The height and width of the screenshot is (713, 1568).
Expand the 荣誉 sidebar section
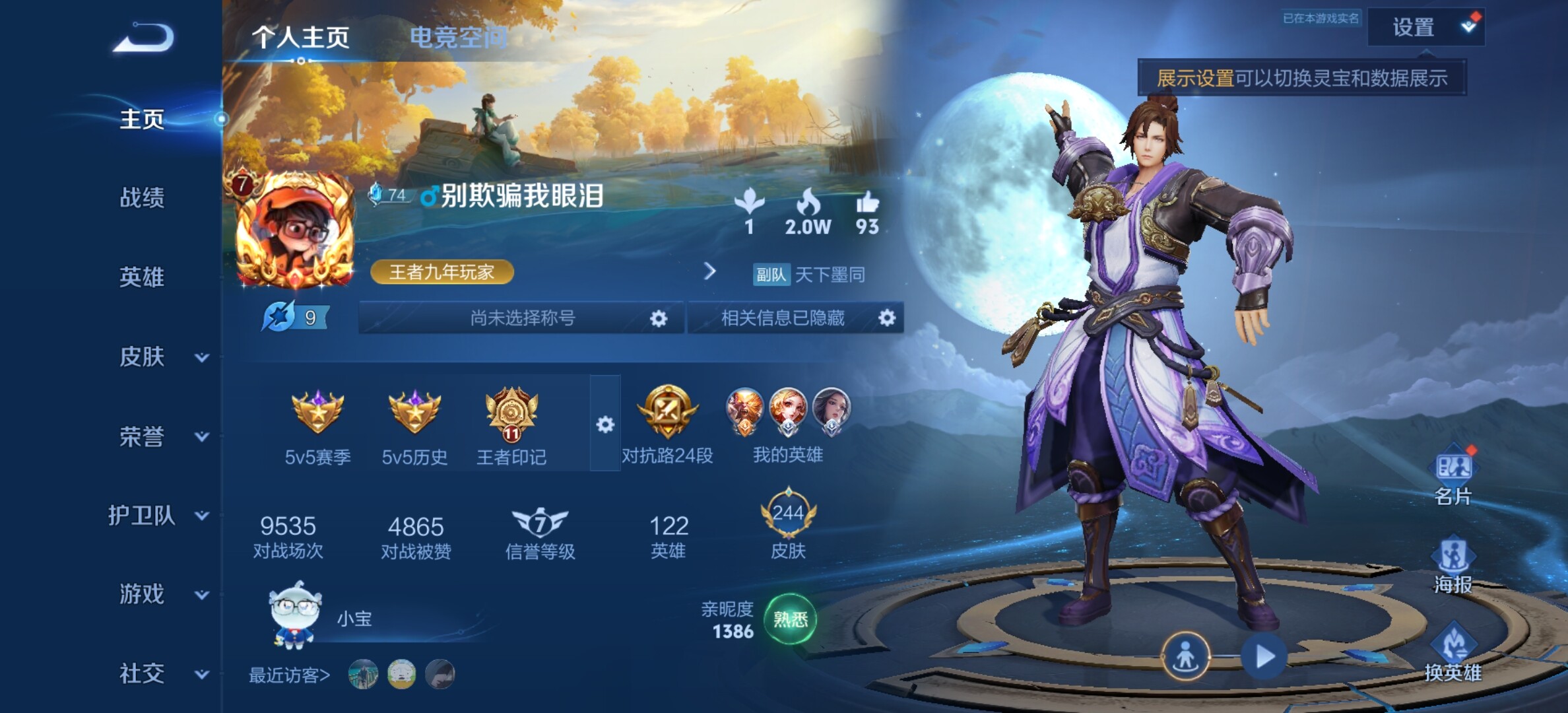pos(162,436)
